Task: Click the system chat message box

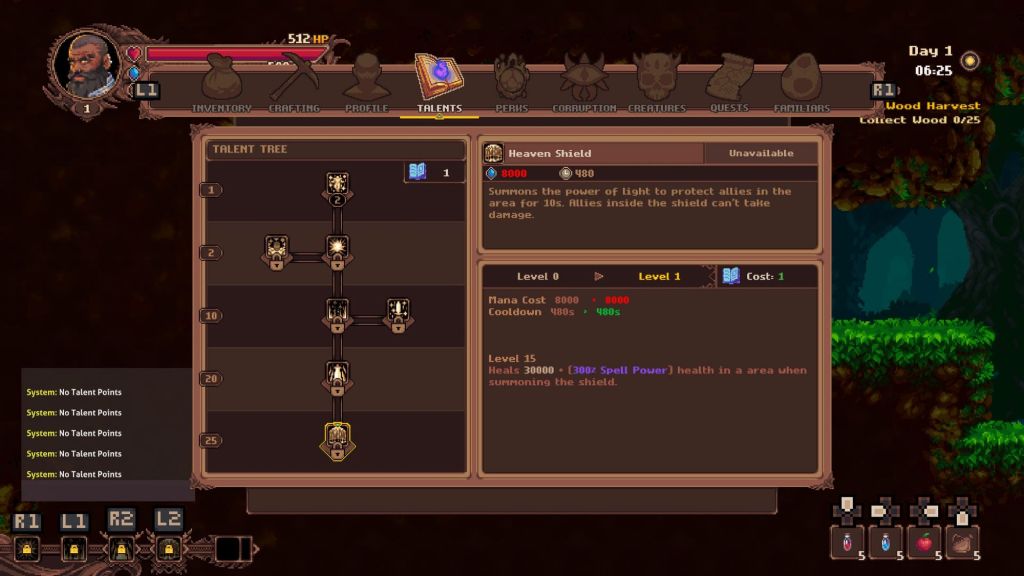Action: [108, 433]
